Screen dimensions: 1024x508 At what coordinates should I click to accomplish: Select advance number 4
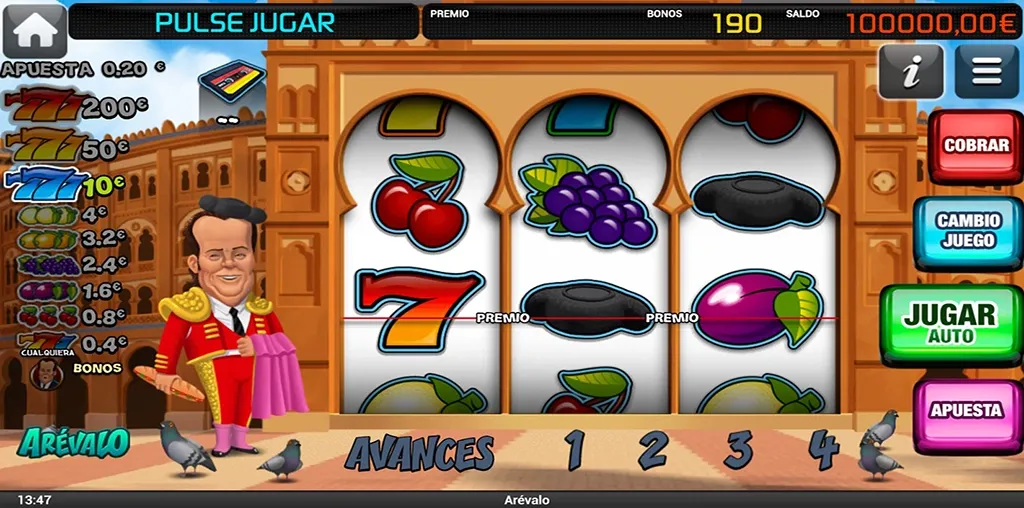(x=823, y=451)
